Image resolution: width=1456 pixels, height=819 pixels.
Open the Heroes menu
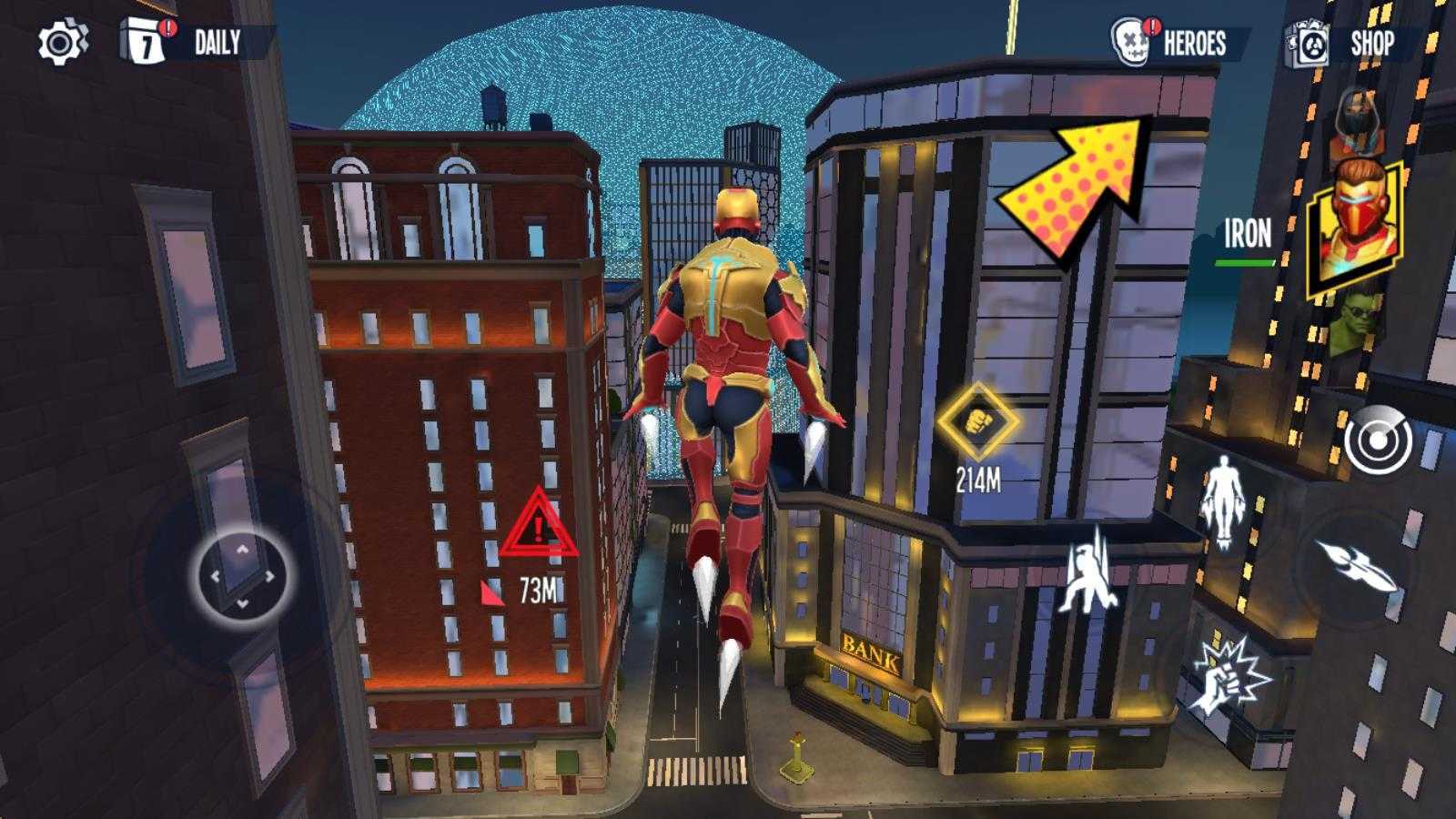tap(1172, 43)
